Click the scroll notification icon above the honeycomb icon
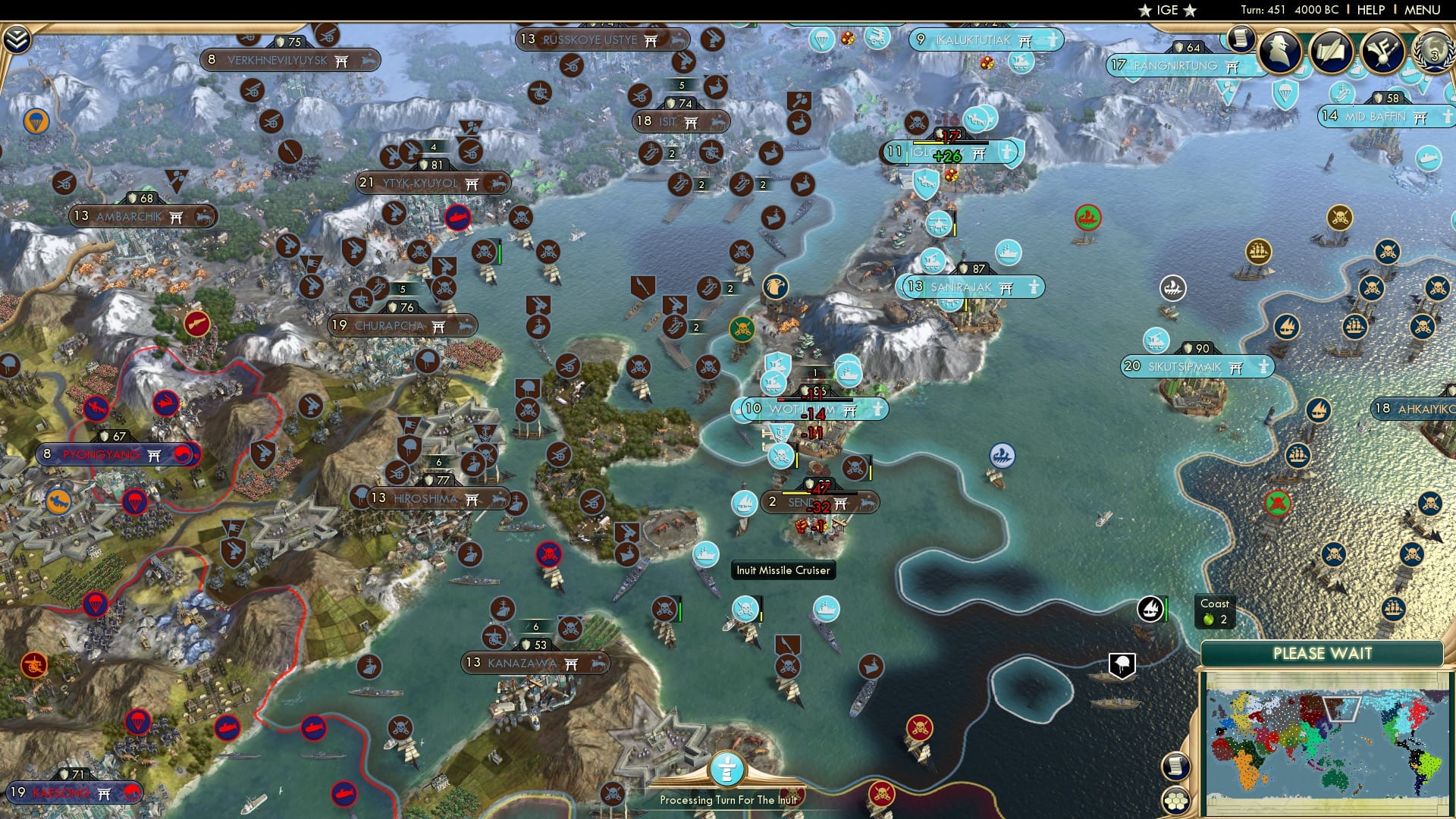The height and width of the screenshot is (819, 1456). [1175, 766]
